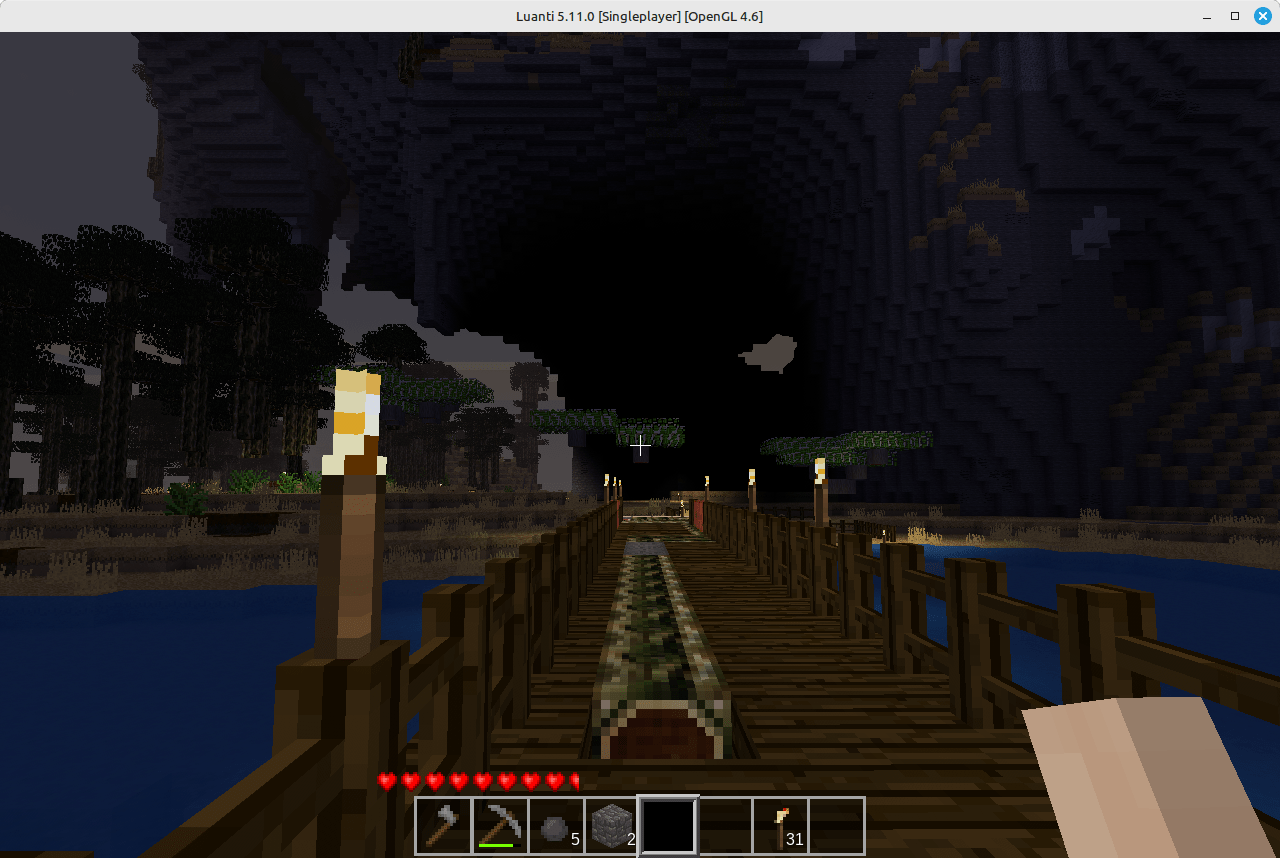This screenshot has height=858, width=1280.
Task: Click the torch on the left bridge post
Action: click(355, 420)
